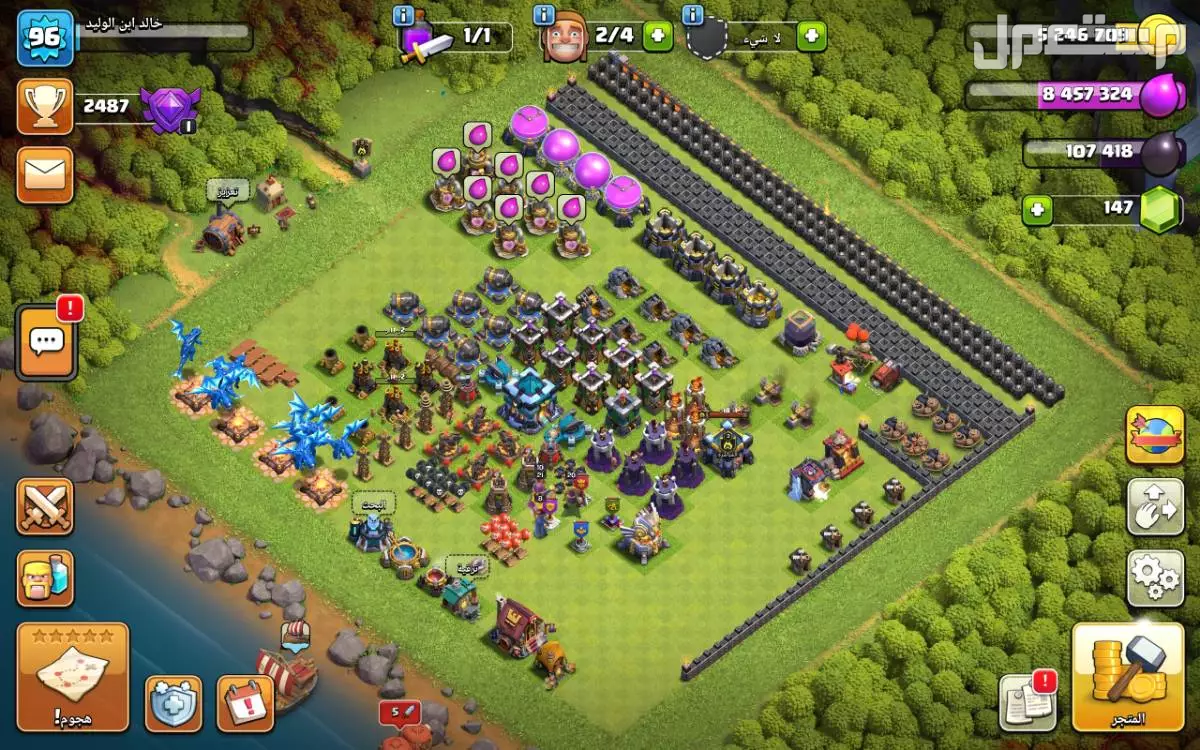Open the shield info button
Image resolution: width=1200 pixels, height=750 pixels.
(173, 703)
